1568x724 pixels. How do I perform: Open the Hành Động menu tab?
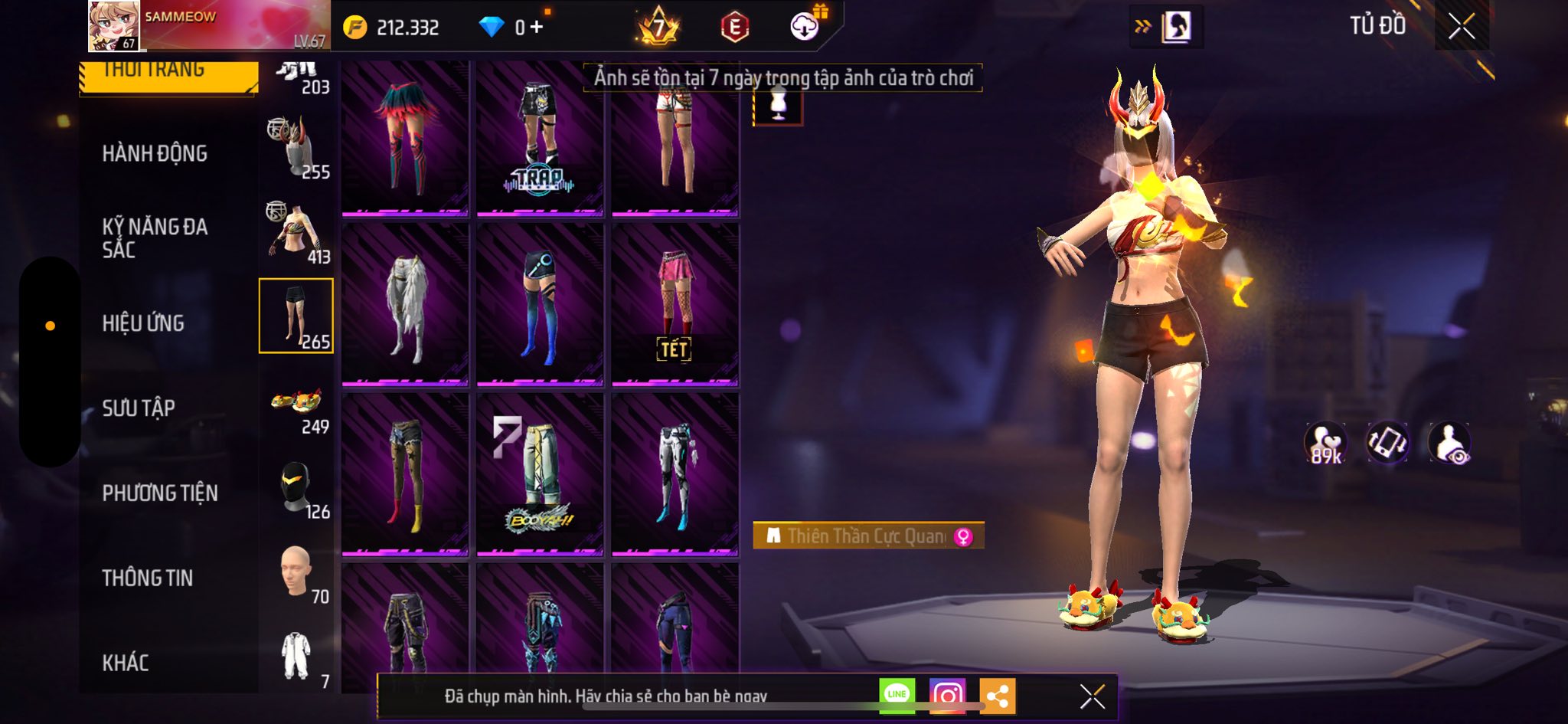155,154
